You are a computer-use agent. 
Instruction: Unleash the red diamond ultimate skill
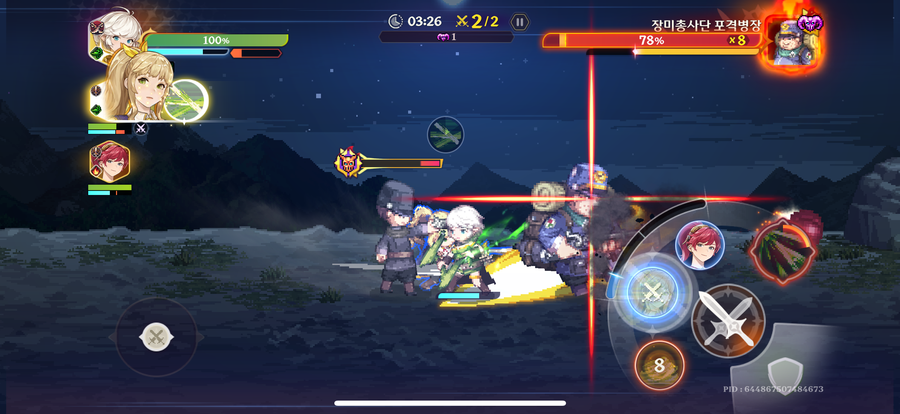coord(780,247)
